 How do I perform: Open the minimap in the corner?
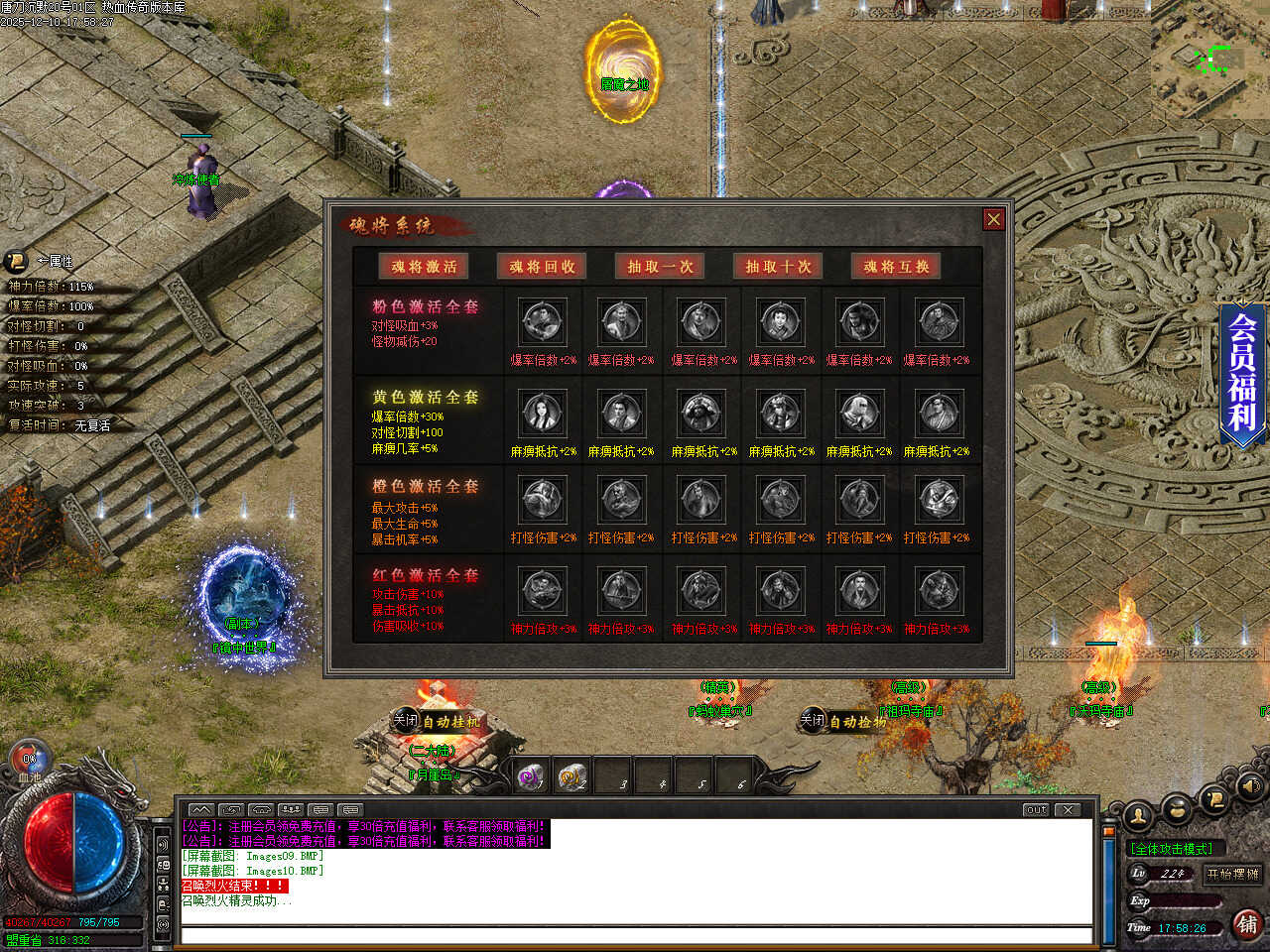coord(1210,59)
